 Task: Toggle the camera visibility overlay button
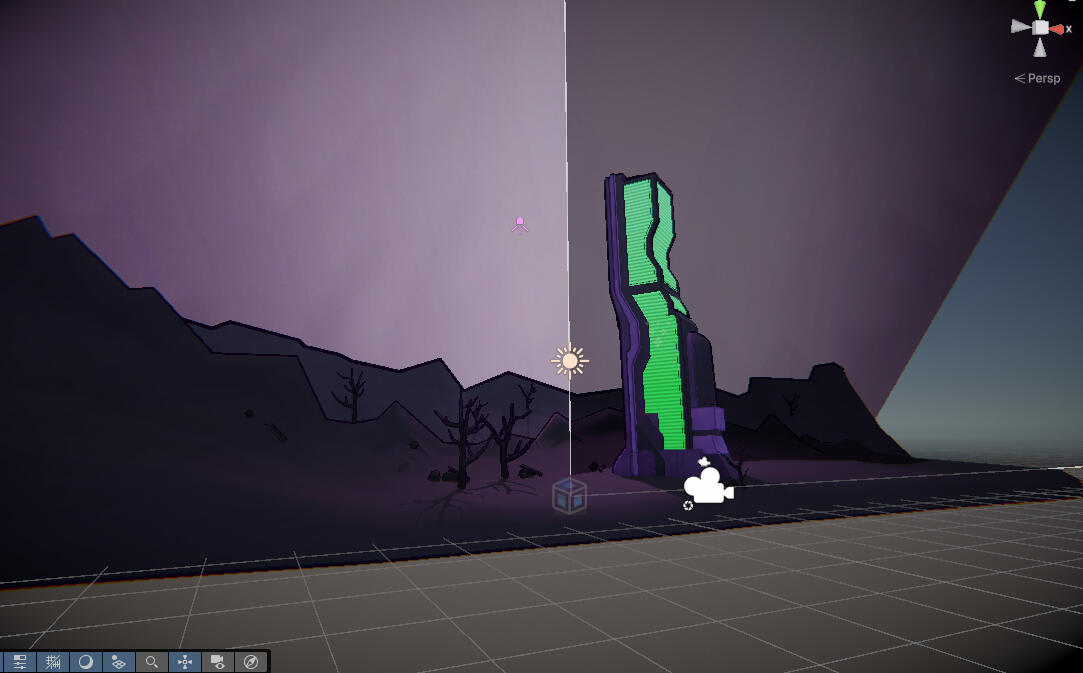tap(218, 662)
